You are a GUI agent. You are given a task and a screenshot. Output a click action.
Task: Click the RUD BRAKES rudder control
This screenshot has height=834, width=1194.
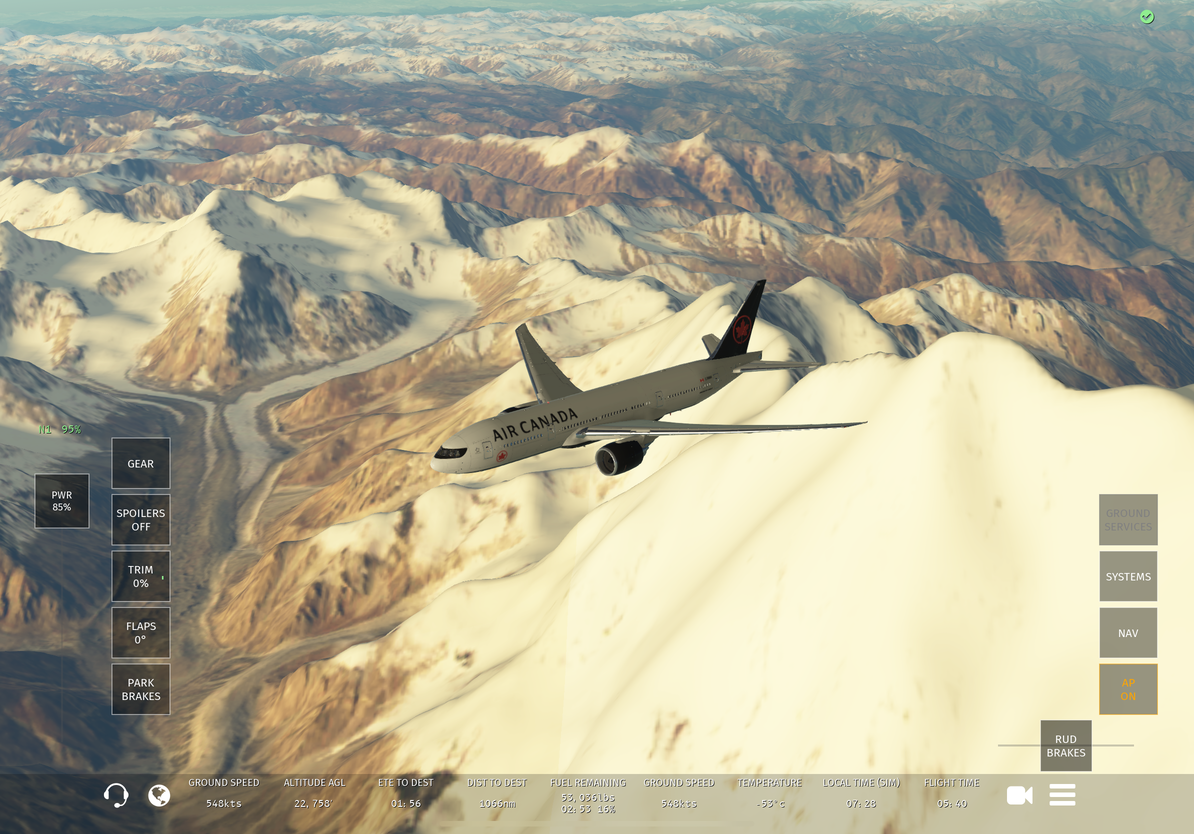pos(1066,746)
